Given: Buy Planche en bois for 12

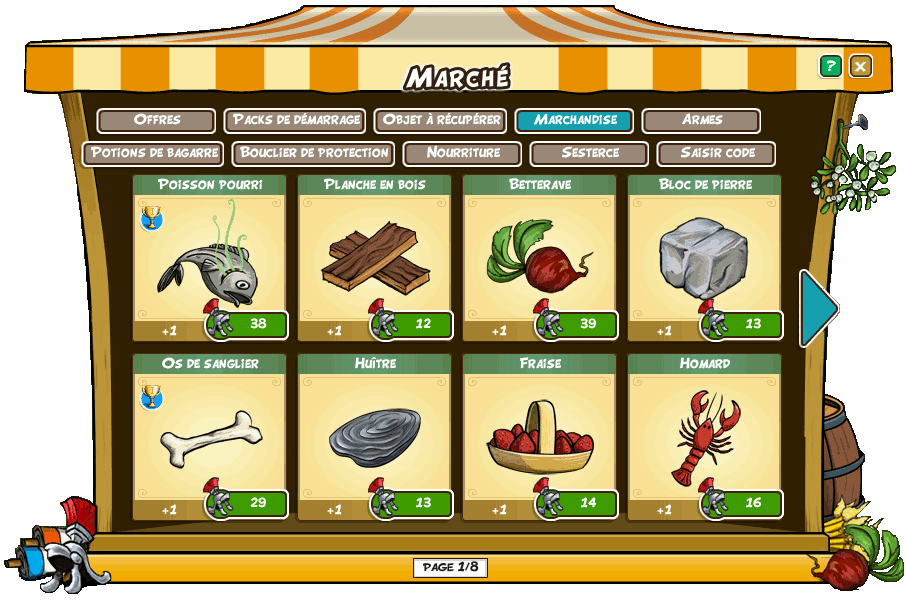Looking at the screenshot, I should (x=415, y=325).
